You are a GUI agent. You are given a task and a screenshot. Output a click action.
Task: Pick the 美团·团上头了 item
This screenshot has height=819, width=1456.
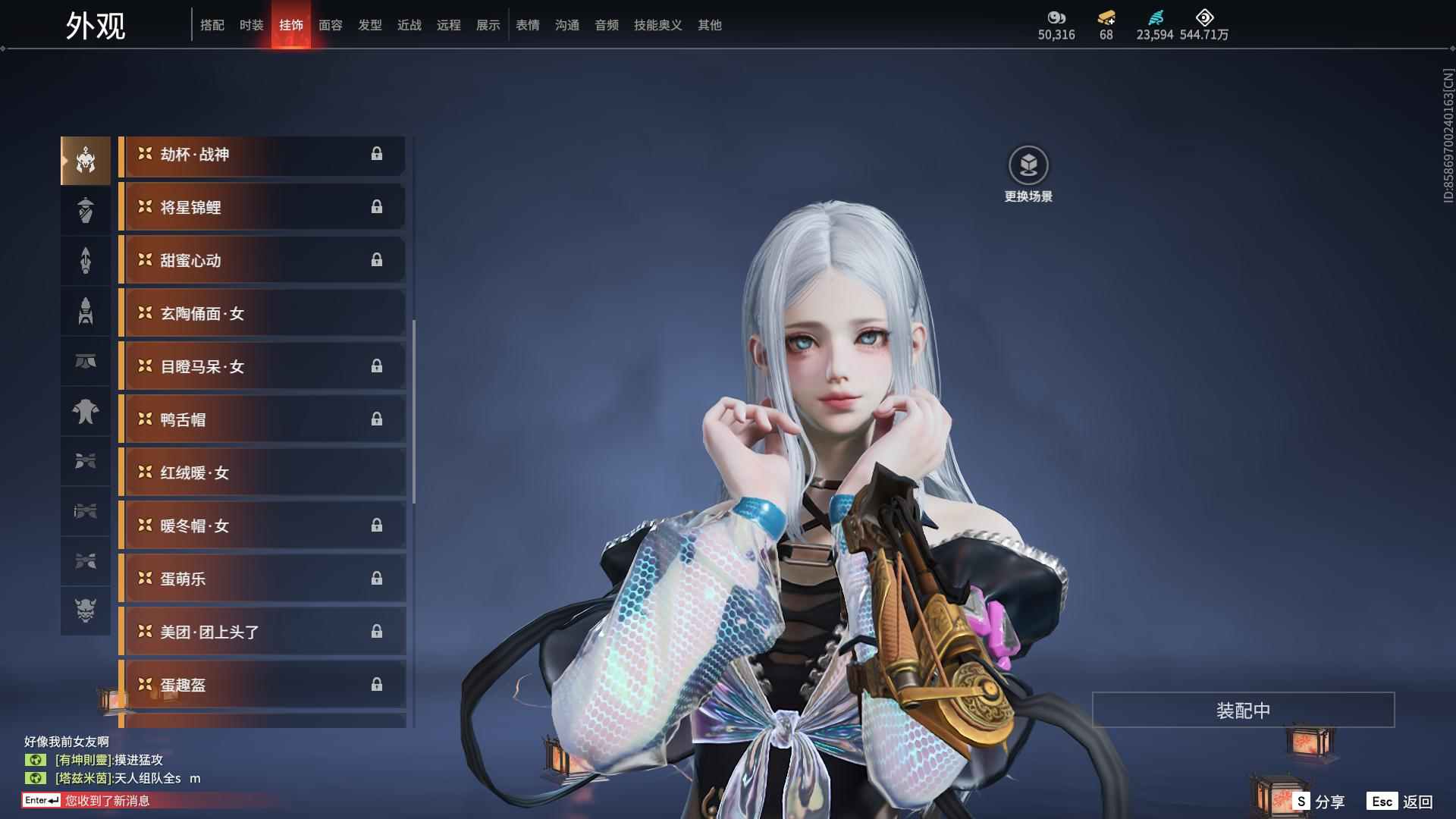pos(262,632)
